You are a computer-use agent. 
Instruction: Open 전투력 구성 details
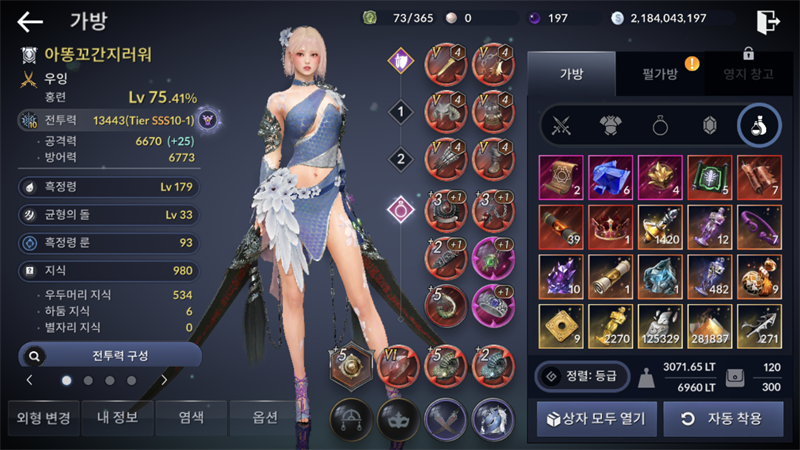(x=110, y=354)
